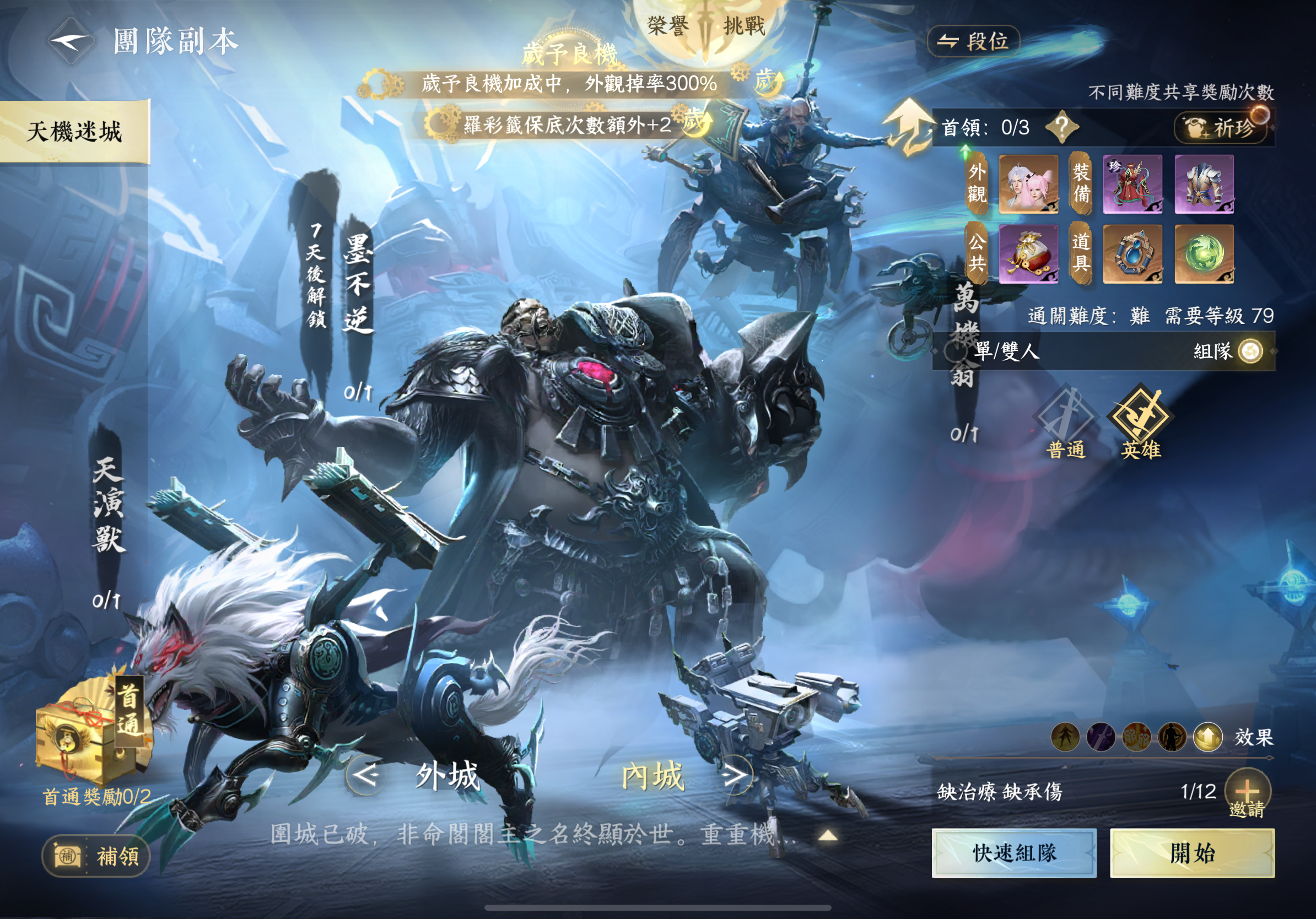Inspect the blue armor equipment reward
This screenshot has height=919, width=1316.
[1204, 184]
